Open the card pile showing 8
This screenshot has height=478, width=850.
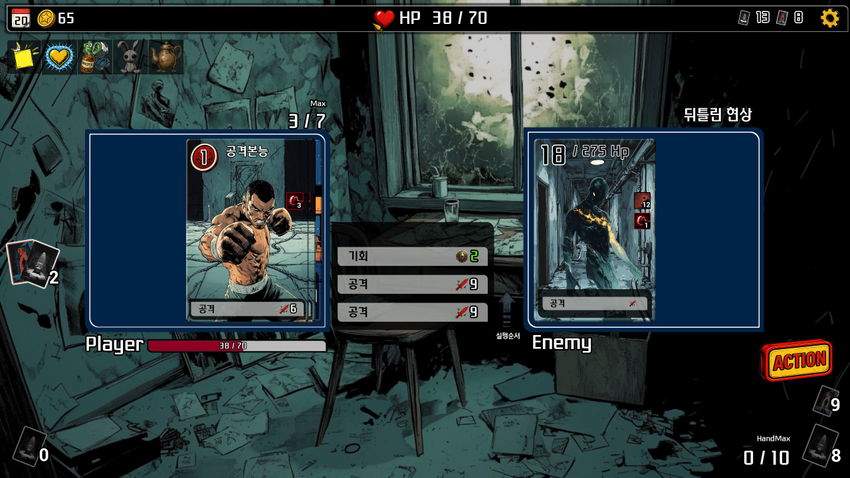click(820, 445)
